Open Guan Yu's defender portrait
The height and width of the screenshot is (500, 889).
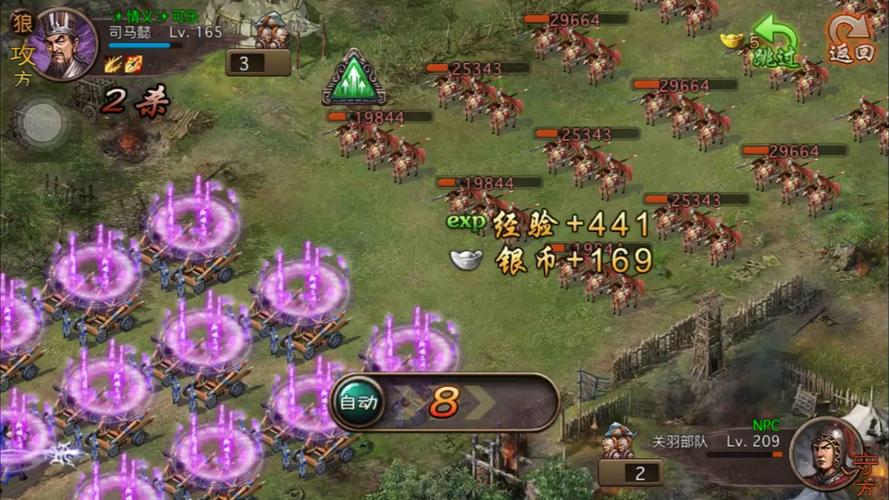(x=826, y=453)
